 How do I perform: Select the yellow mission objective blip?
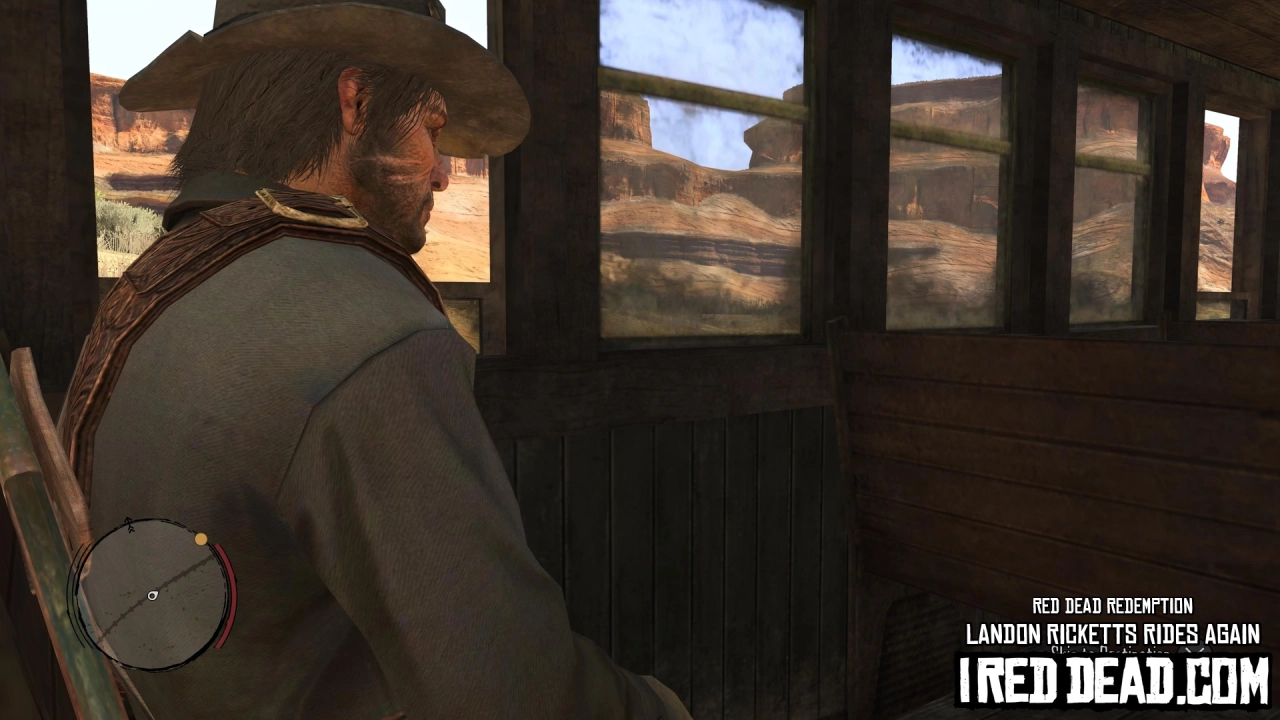(200, 538)
